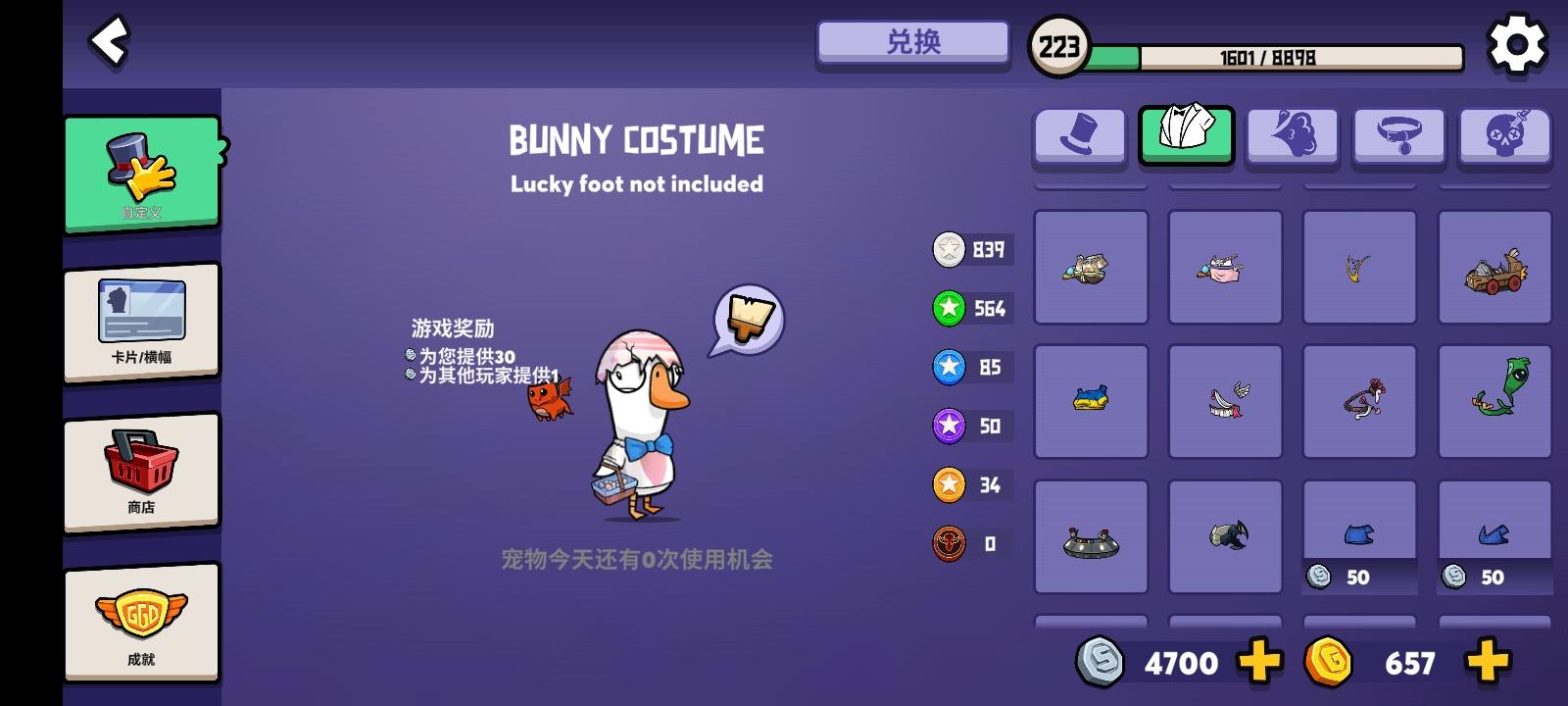Image resolution: width=1568 pixels, height=706 pixels.
Task: Switch to the 卡片/横幅 cards panel
Action: 142,321
